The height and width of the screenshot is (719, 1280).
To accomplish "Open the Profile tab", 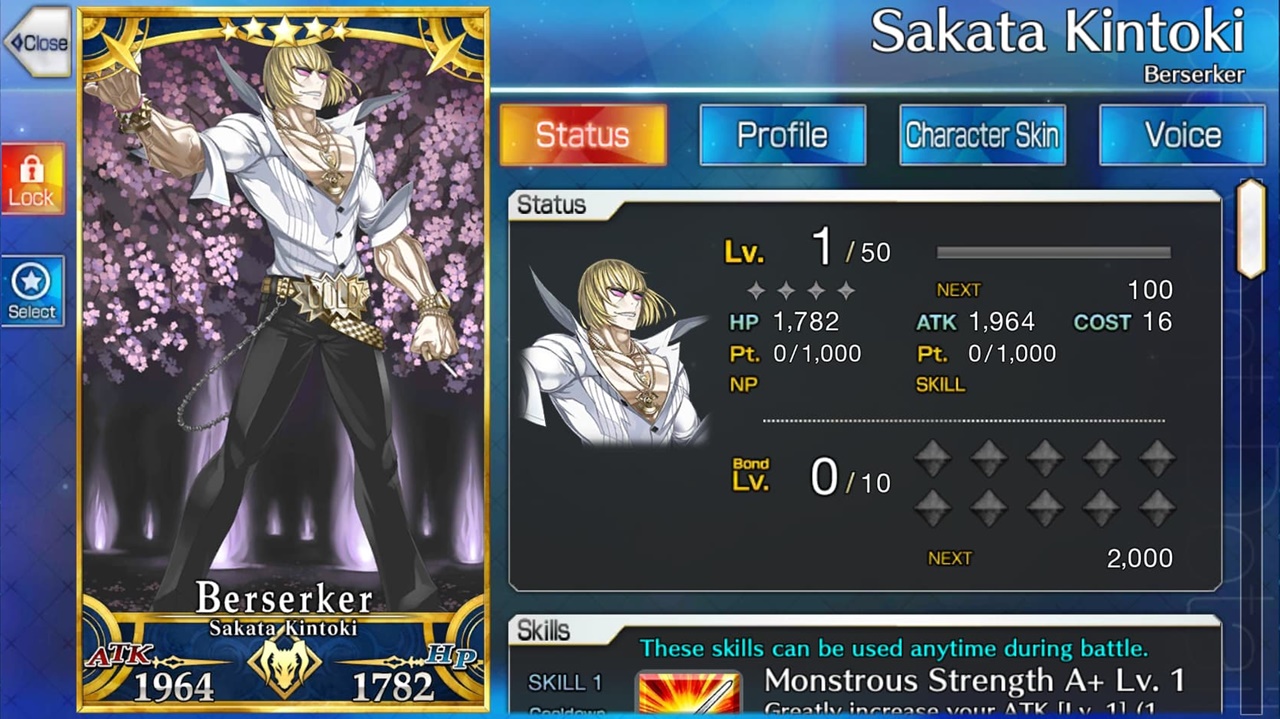I will [782, 135].
